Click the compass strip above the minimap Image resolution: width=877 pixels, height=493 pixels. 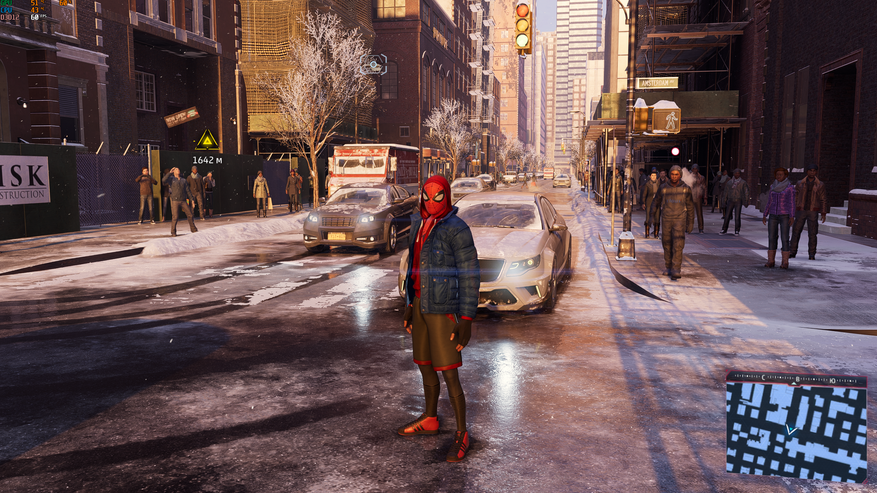tap(796, 380)
